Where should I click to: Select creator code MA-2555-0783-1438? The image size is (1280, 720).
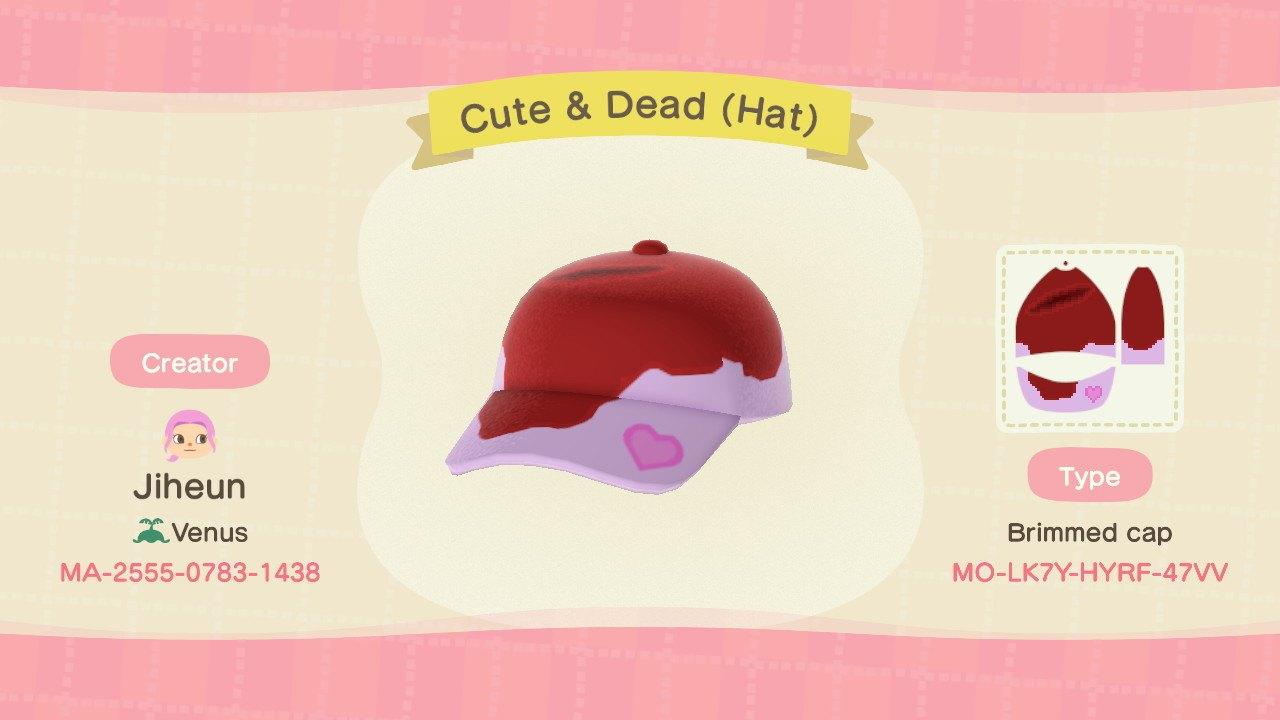(x=190, y=574)
